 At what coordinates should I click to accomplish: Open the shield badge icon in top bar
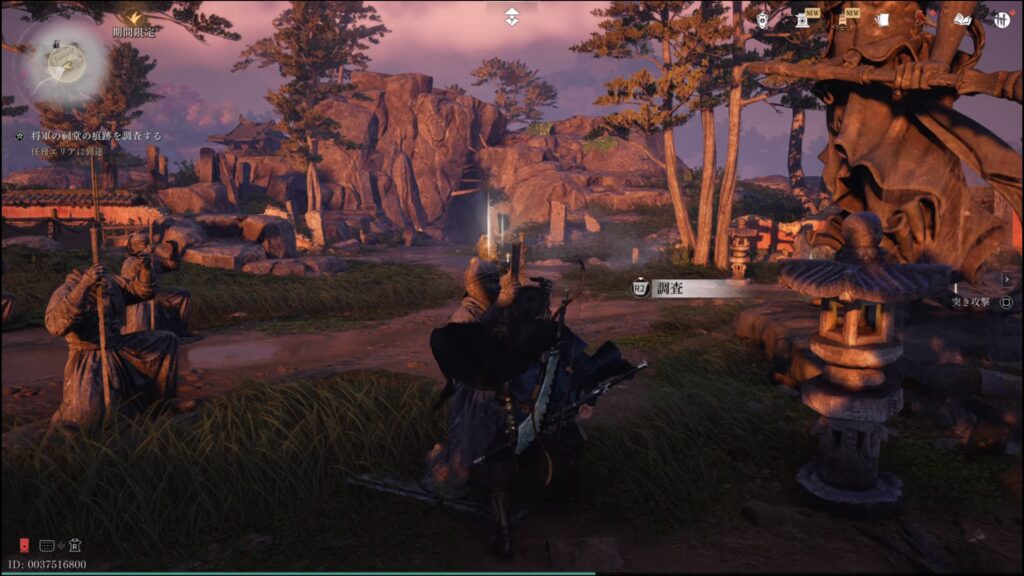[763, 19]
